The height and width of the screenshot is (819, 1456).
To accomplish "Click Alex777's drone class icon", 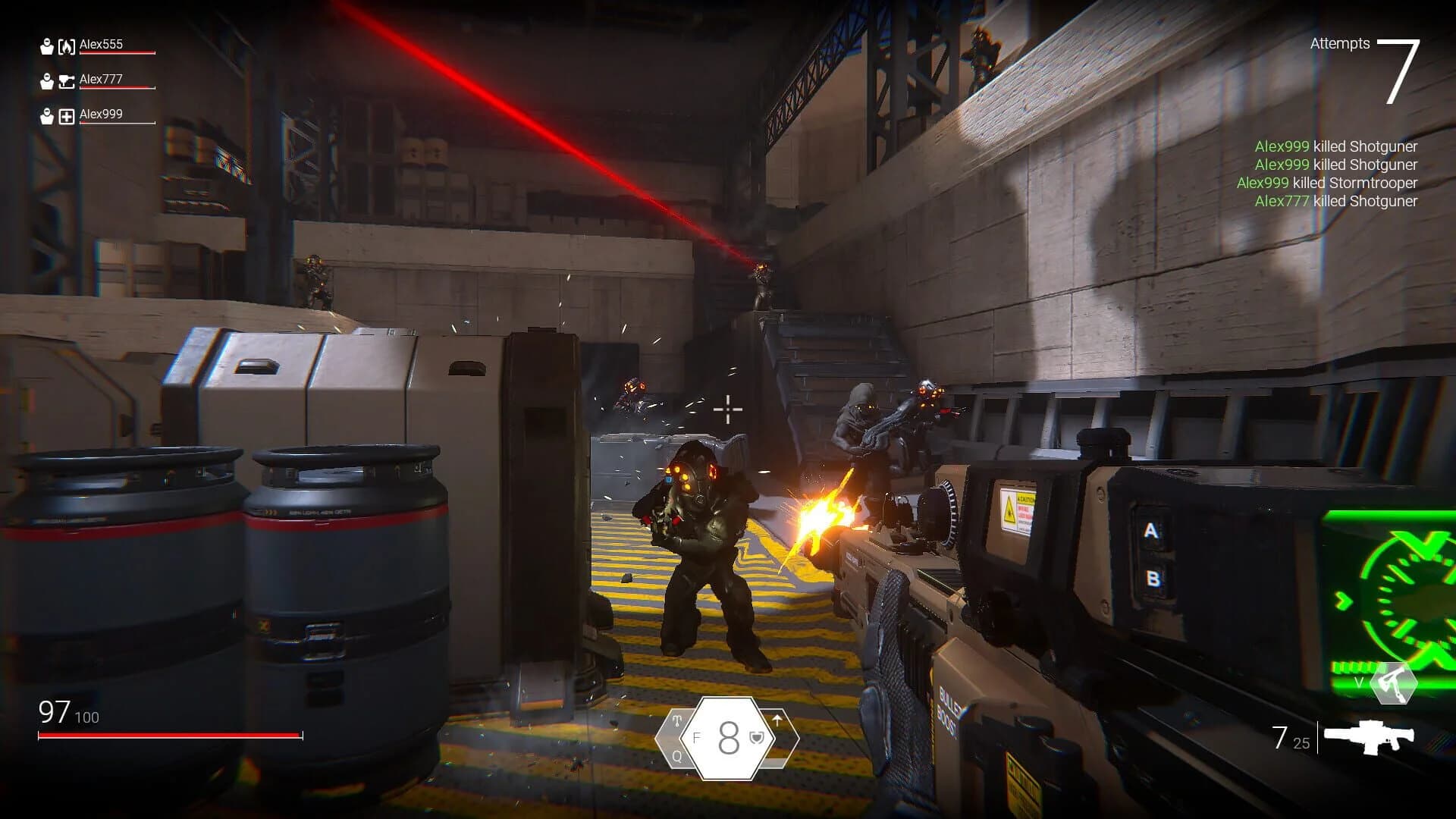I will point(67,81).
